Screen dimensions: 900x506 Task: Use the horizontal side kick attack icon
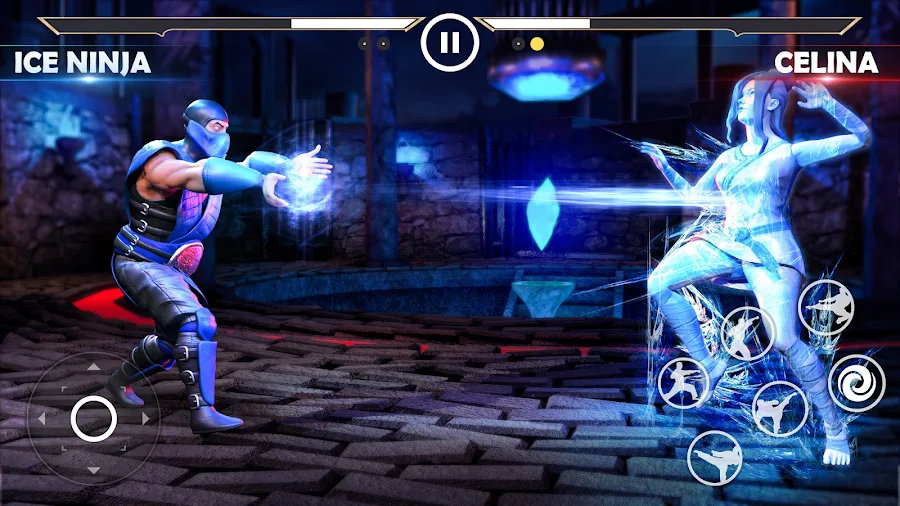714,457
